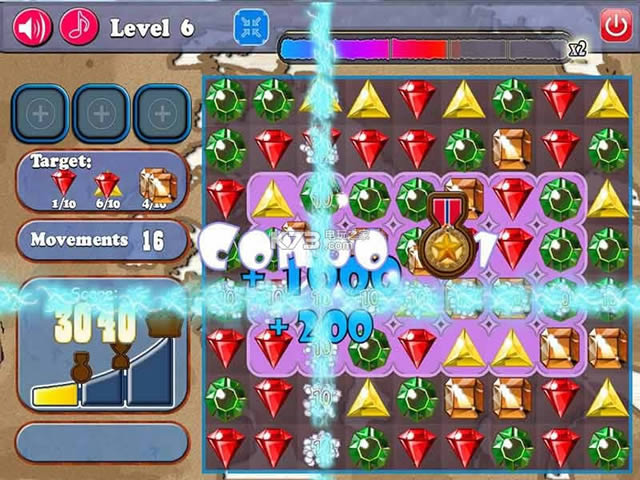Select the gold star medal tile
Image resolution: width=640 pixels, height=480 pixels.
[440, 243]
